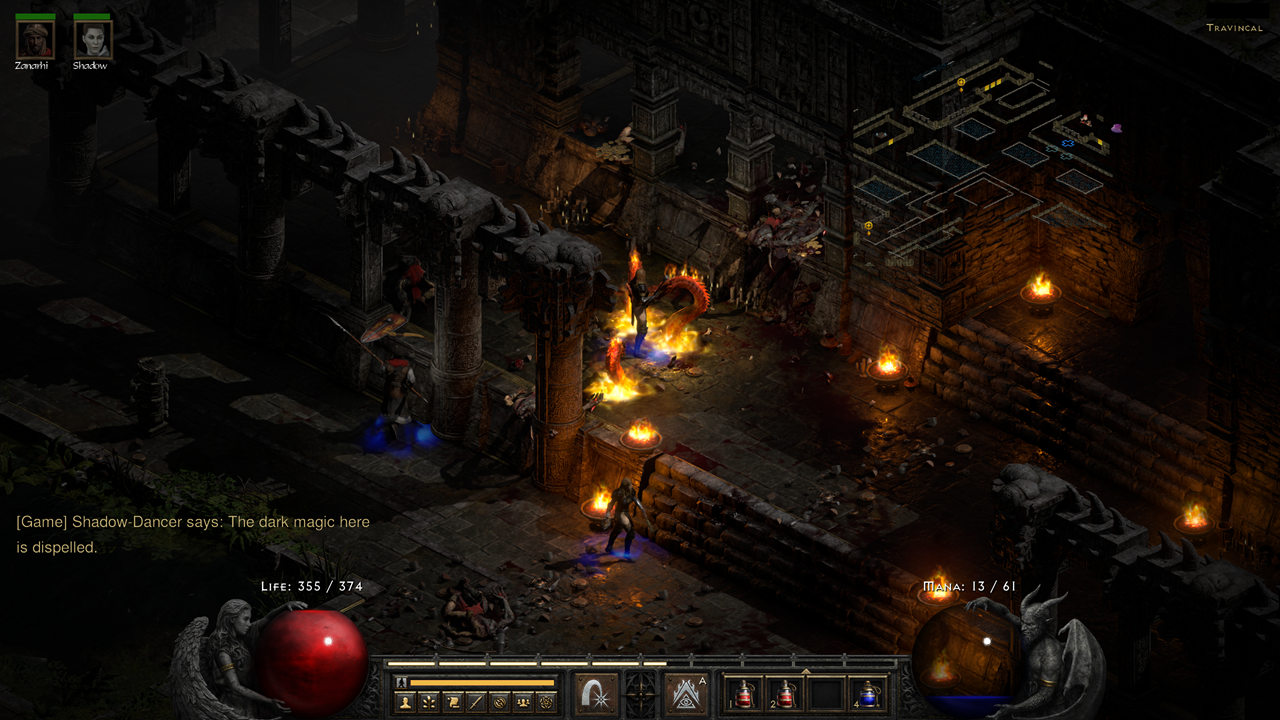Open the party members button
Image resolution: width=1280 pixels, height=720 pixels.
click(522, 702)
